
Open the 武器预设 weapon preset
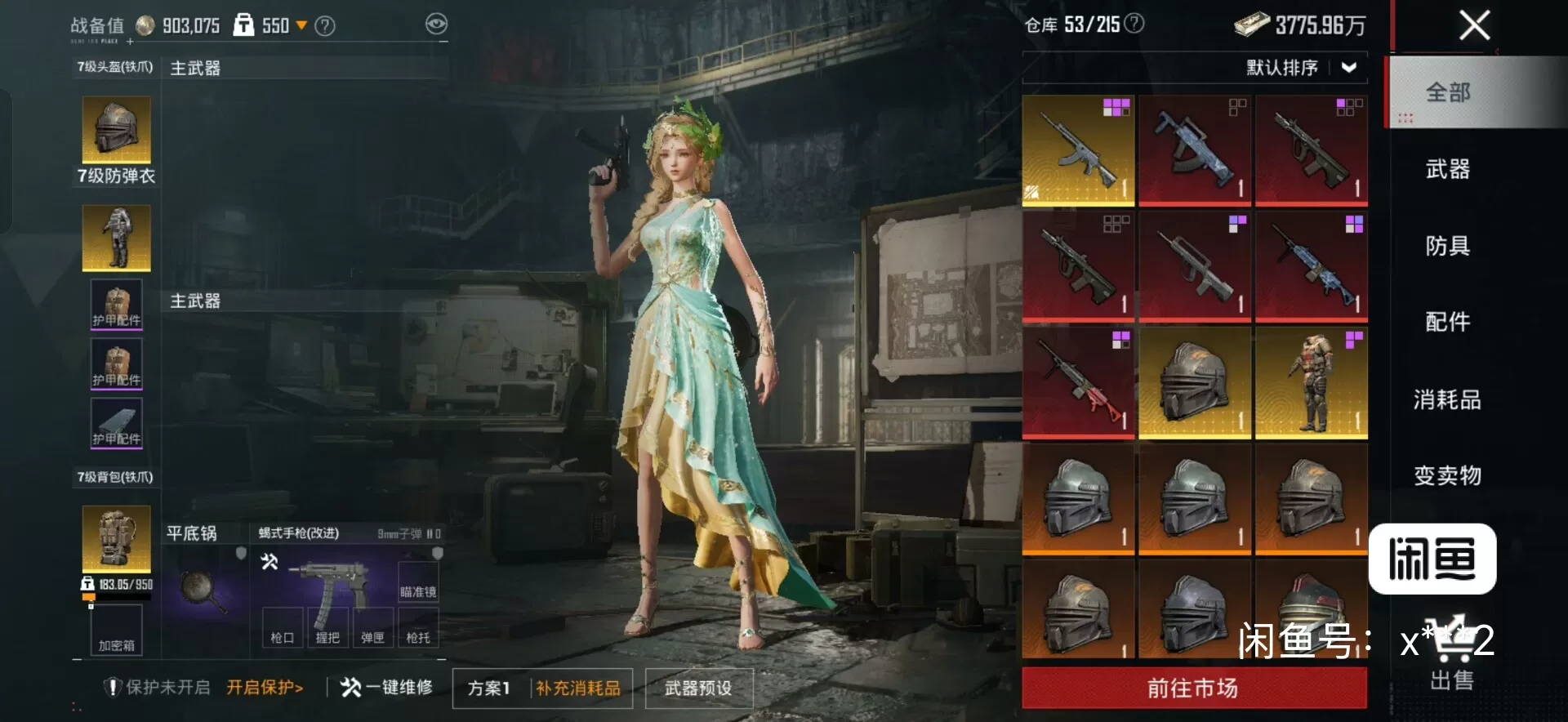[698, 689]
